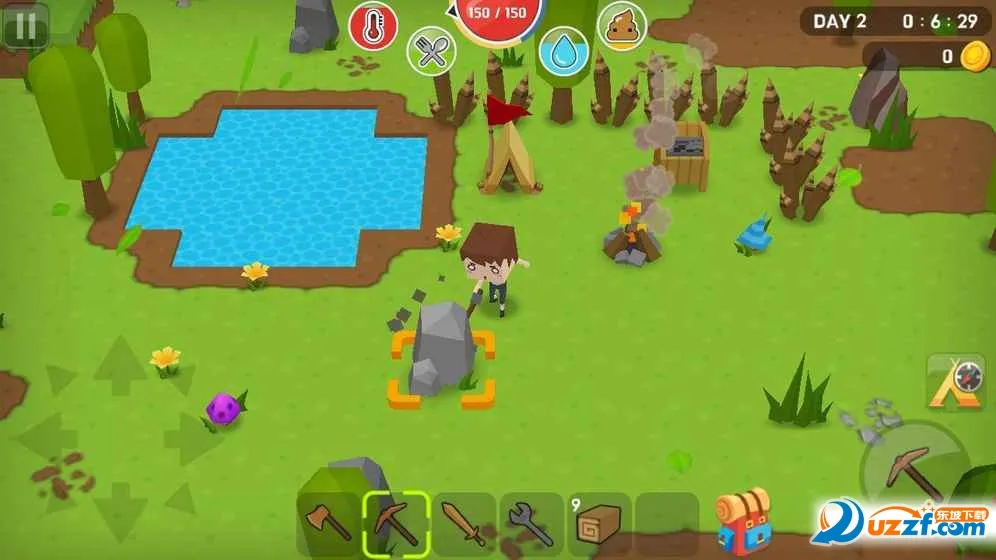Select the wrench tool slot
Image resolution: width=996 pixels, height=560 pixels.
click(x=532, y=522)
